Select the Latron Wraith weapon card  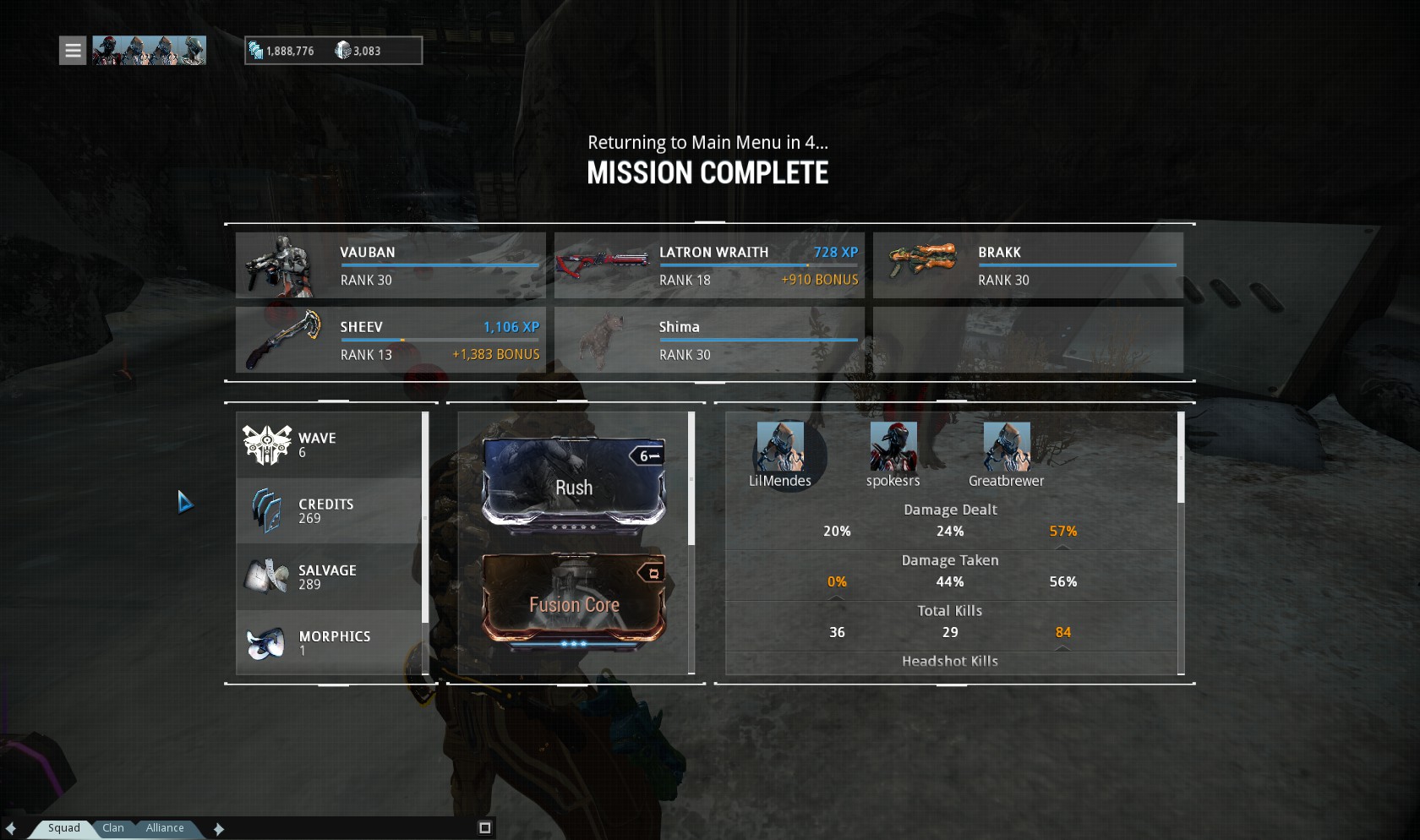click(x=709, y=265)
